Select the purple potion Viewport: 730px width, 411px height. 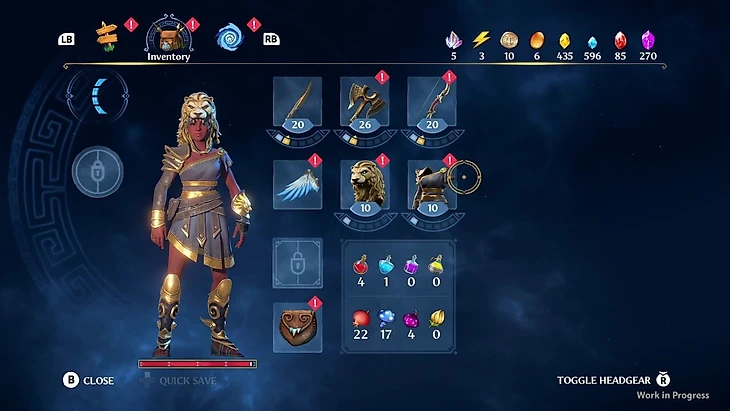411,266
